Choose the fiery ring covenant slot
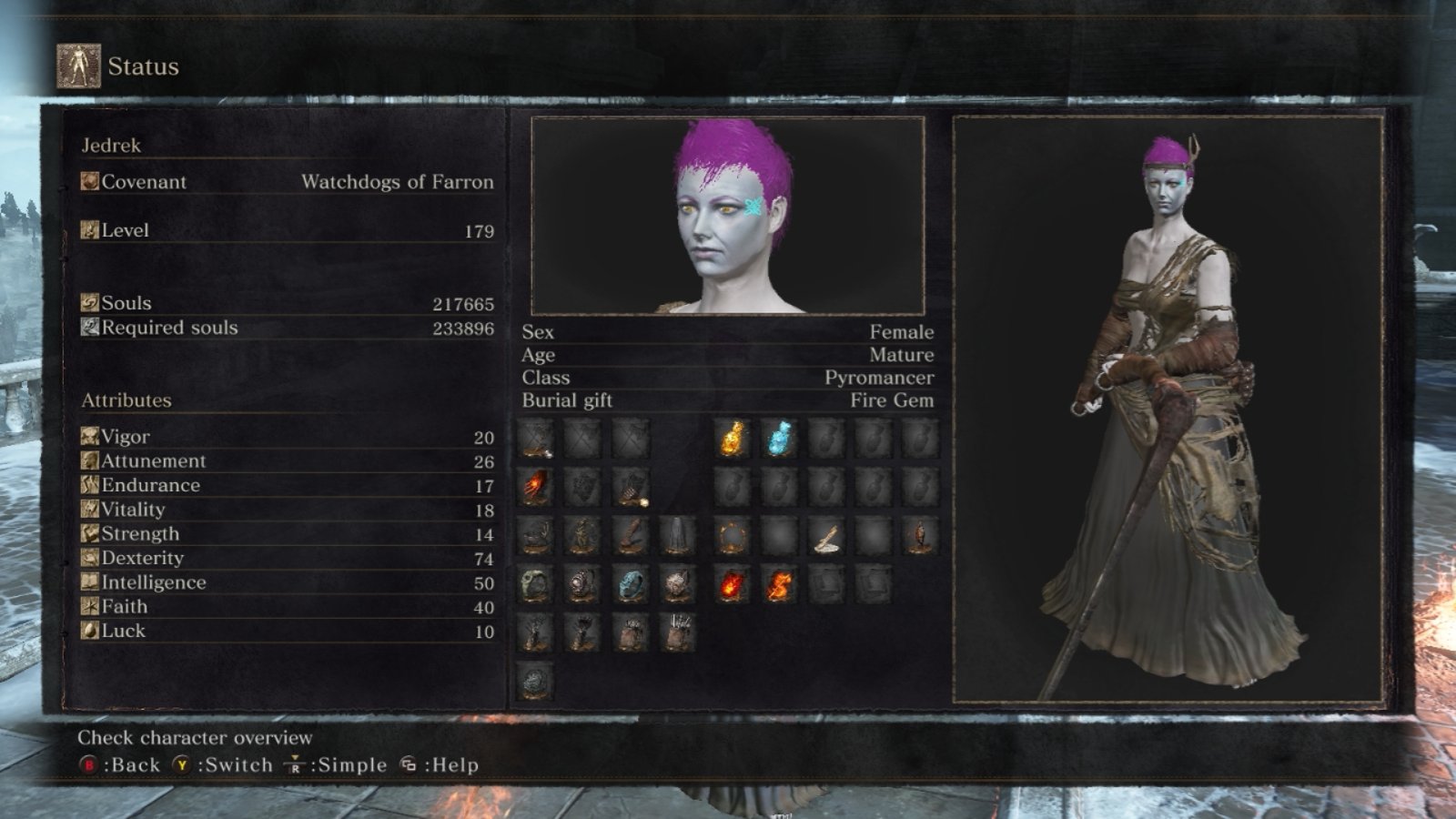 coord(733,537)
